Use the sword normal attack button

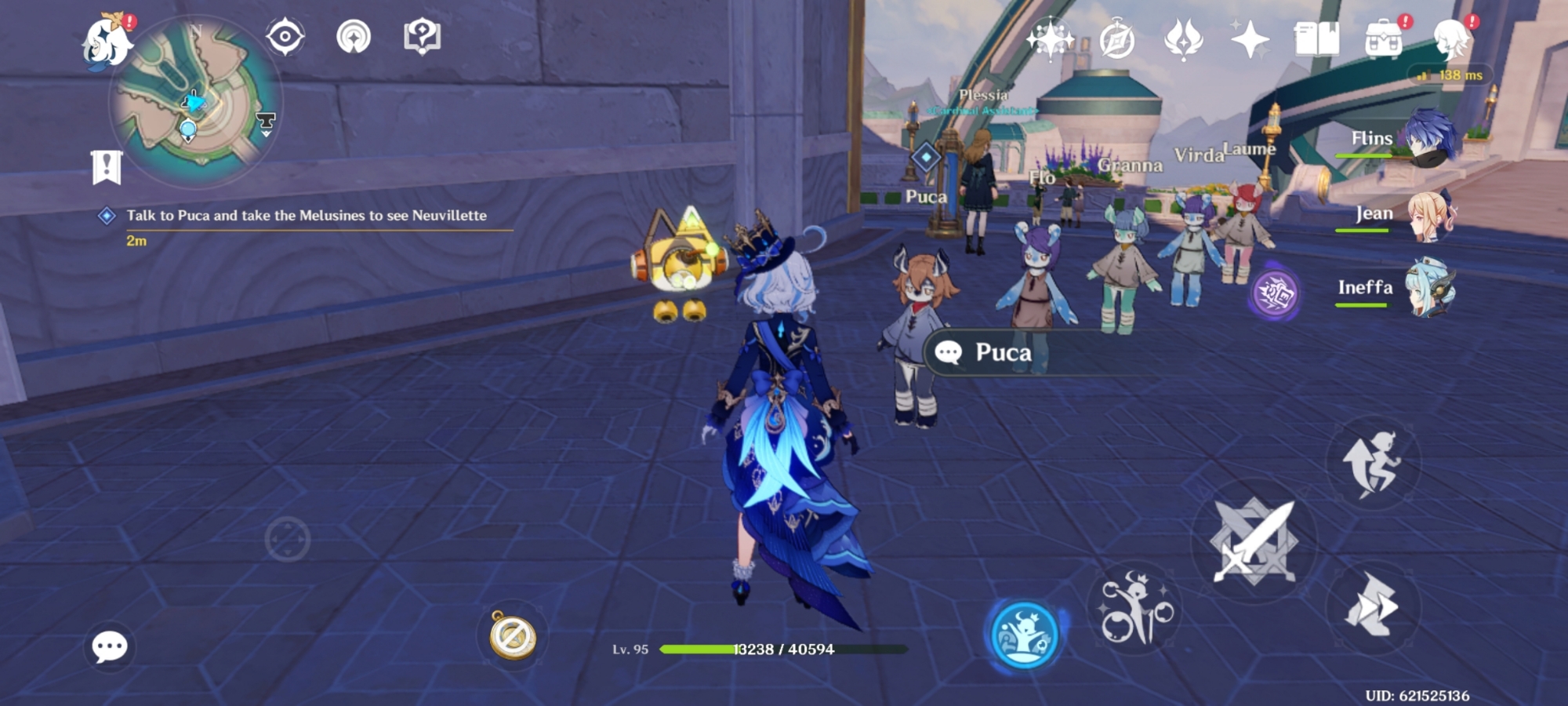pos(1254,541)
